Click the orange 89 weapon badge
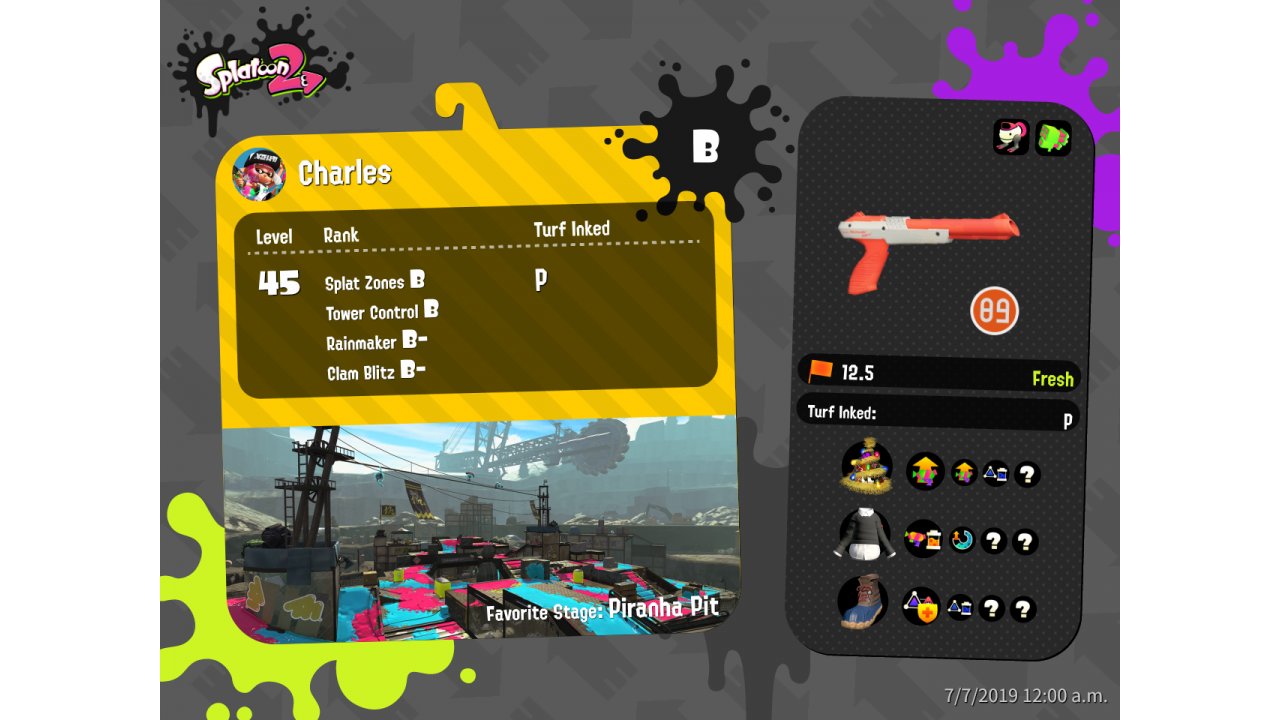1280x720 pixels. 994,310
